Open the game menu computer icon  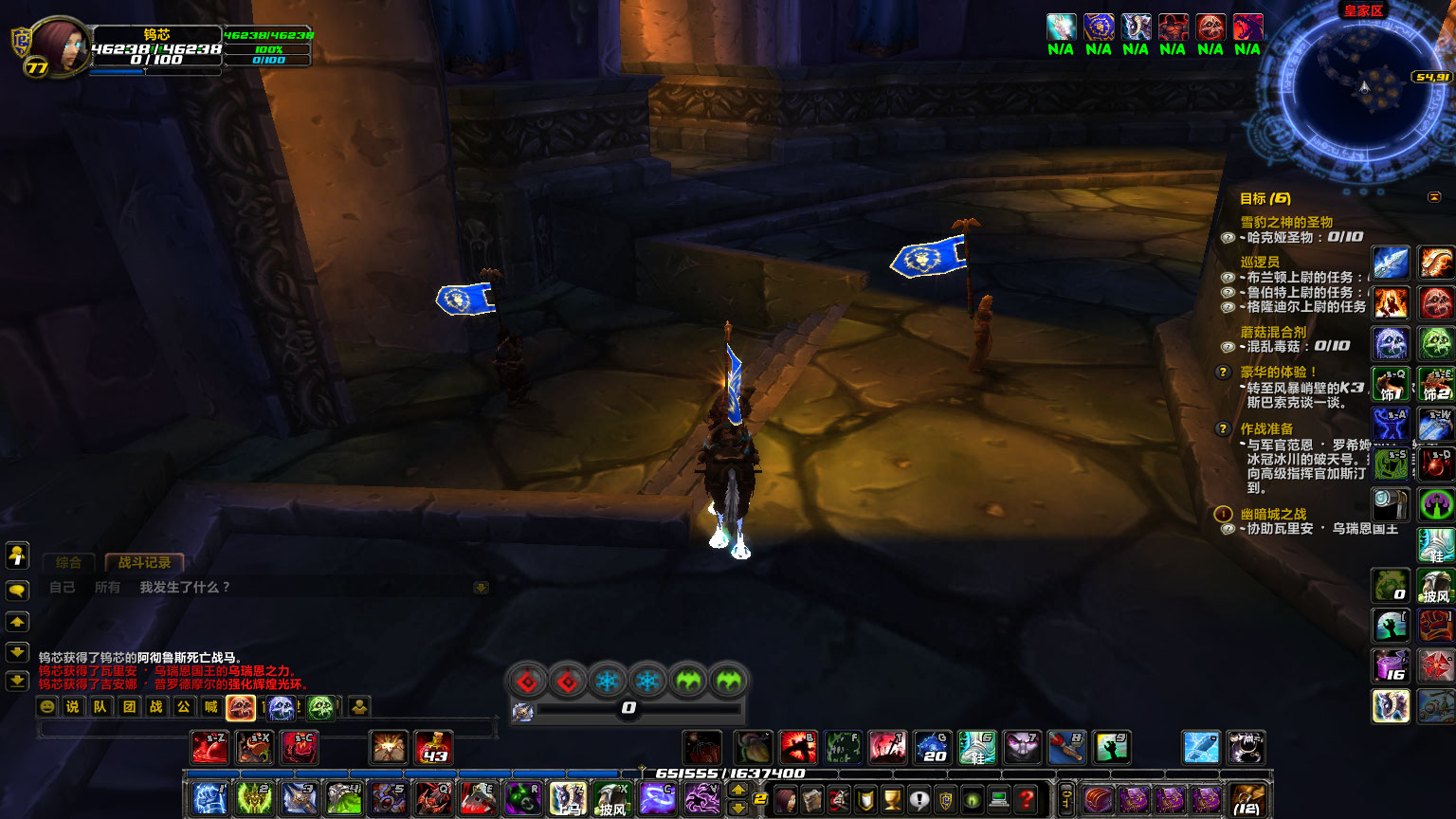[x=999, y=799]
